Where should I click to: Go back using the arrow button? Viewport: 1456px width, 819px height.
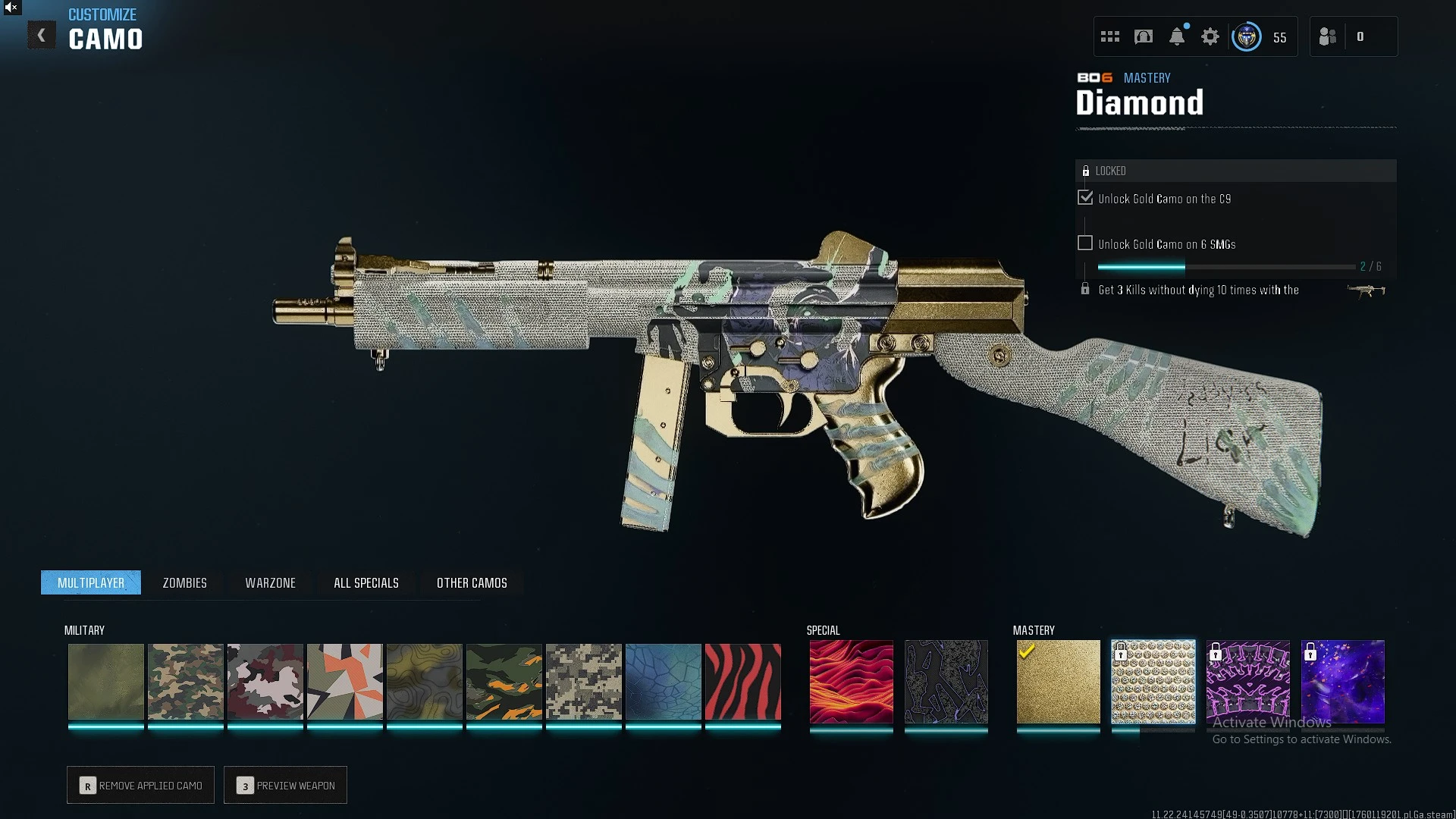click(x=42, y=35)
